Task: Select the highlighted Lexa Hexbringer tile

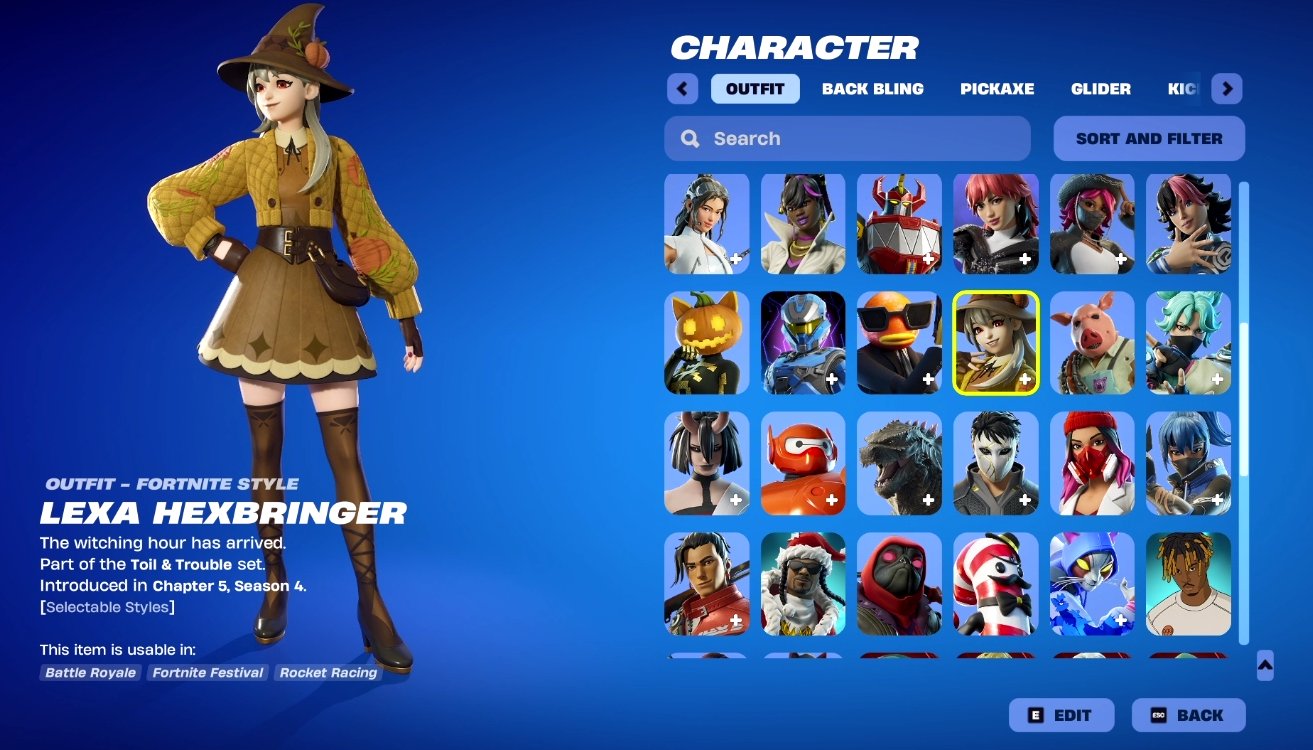Action: click(996, 343)
